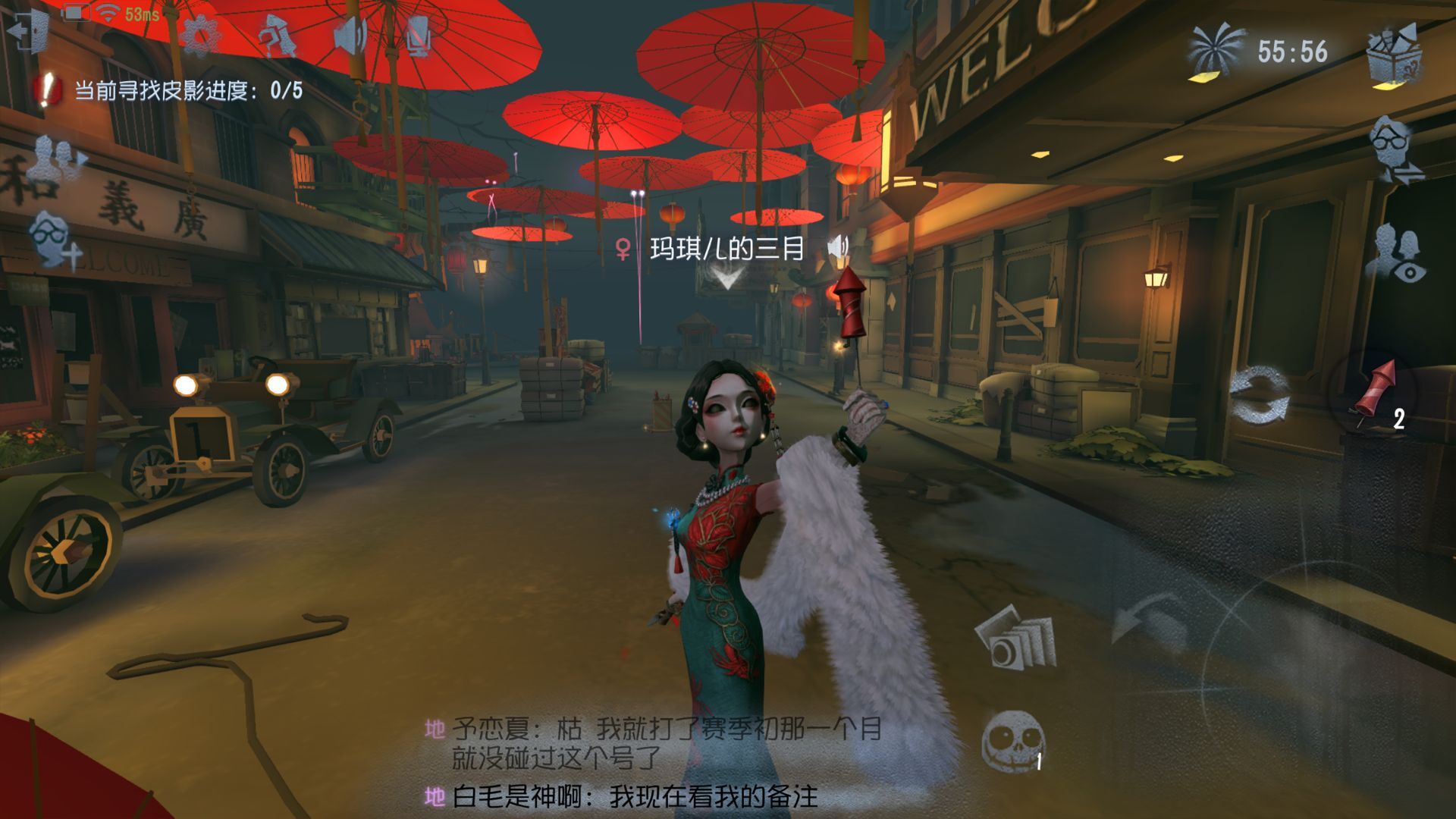Use the red firework rocket item

(1376, 392)
